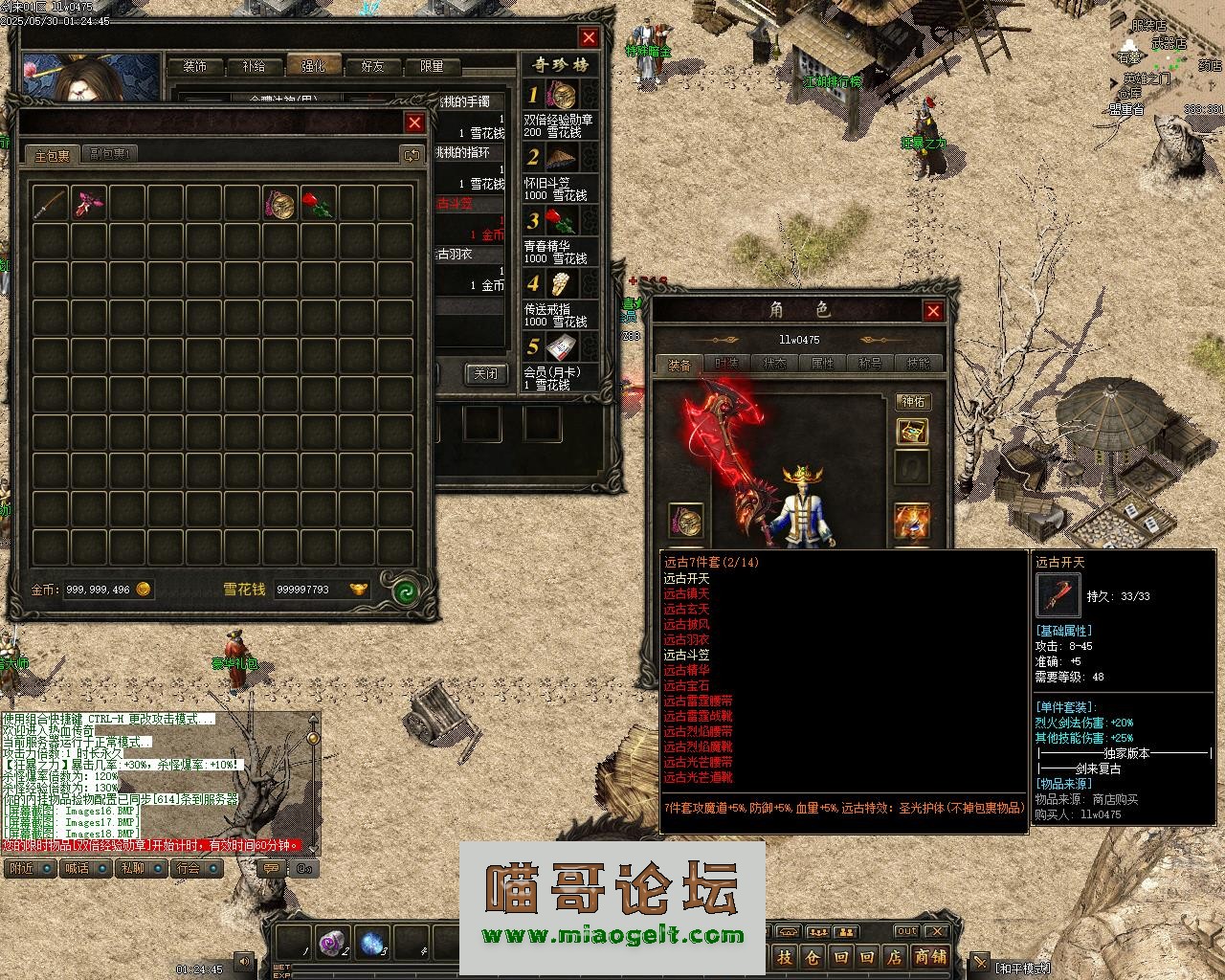Show the 属性 attributes tab
The width and height of the screenshot is (1225, 980).
point(822,364)
